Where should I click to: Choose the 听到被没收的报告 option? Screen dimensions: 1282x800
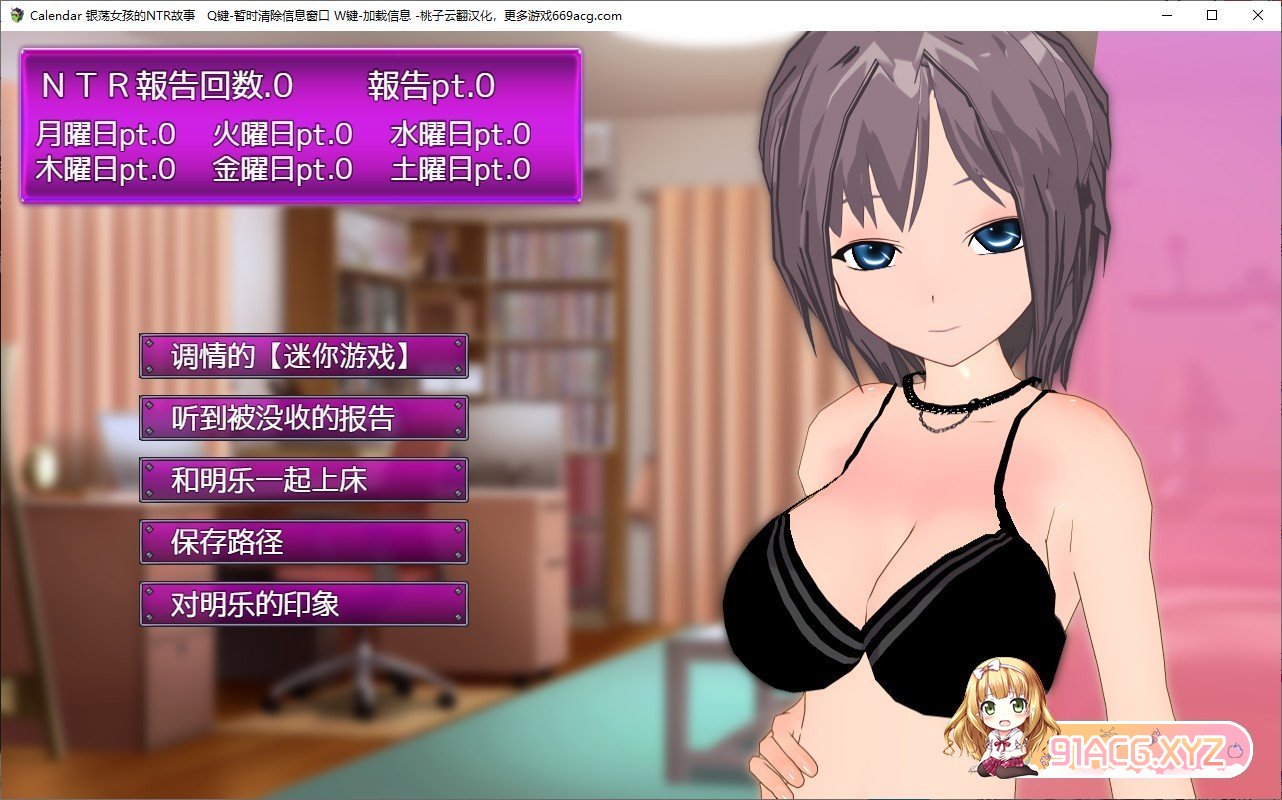tap(304, 419)
